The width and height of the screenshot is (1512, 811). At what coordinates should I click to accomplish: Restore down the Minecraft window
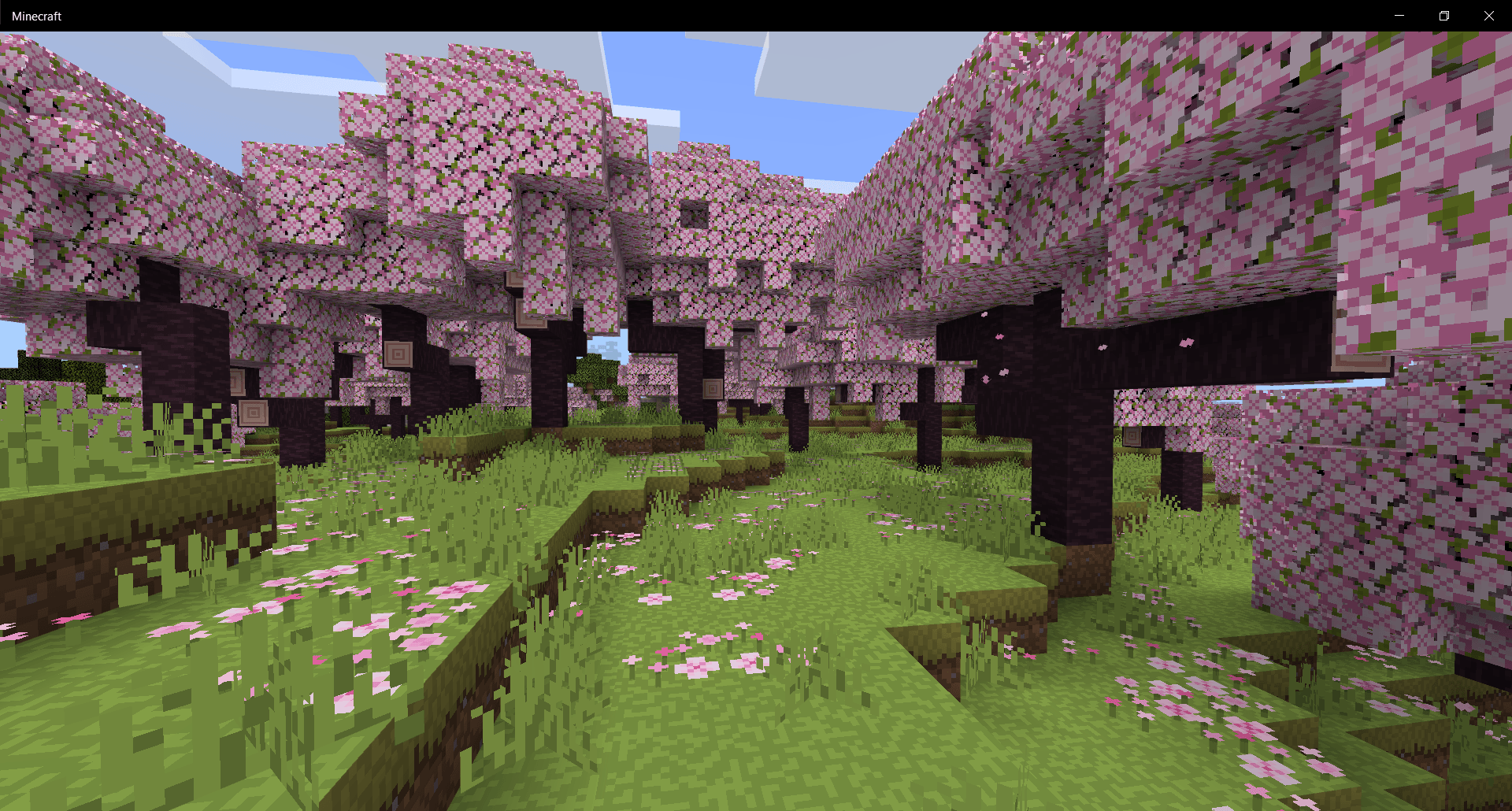tap(1444, 15)
